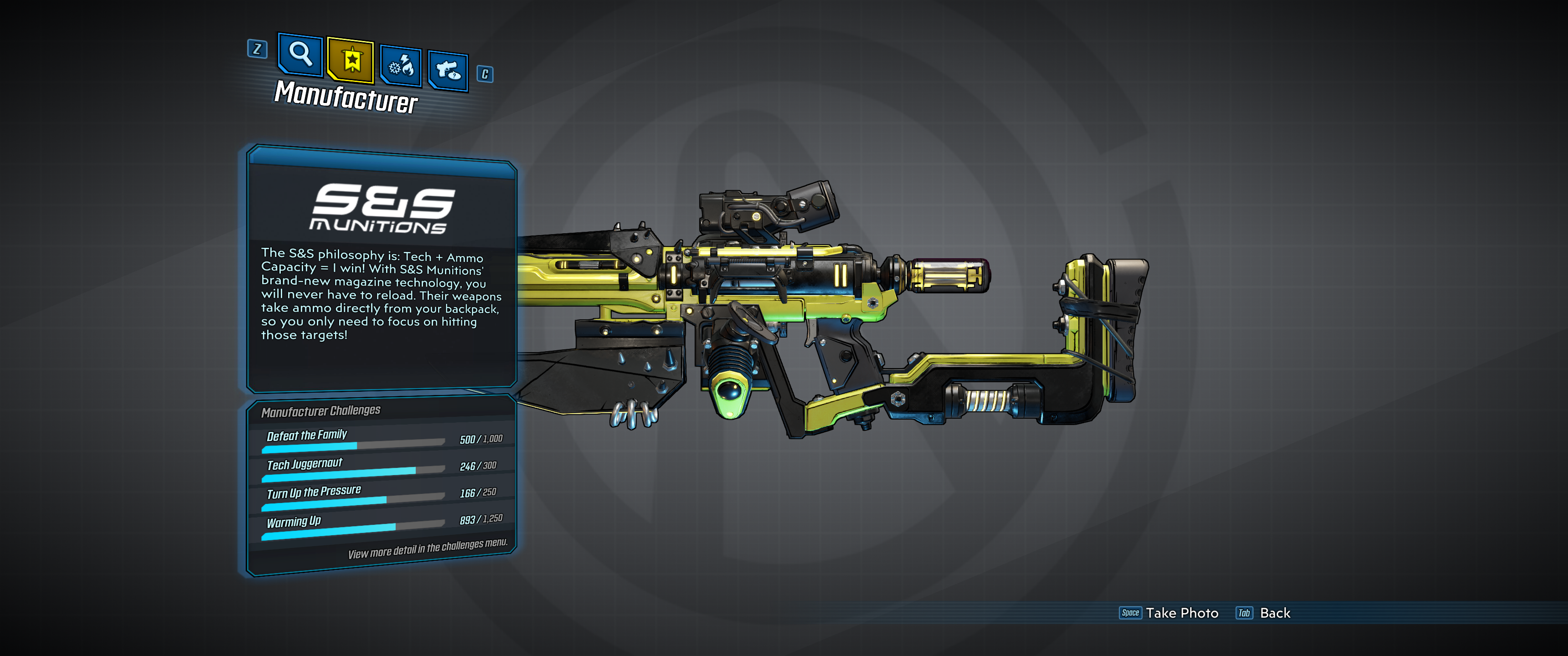The width and height of the screenshot is (1568, 656).
Task: Switch to the elemental effects icon tab
Action: pyautogui.click(x=400, y=64)
